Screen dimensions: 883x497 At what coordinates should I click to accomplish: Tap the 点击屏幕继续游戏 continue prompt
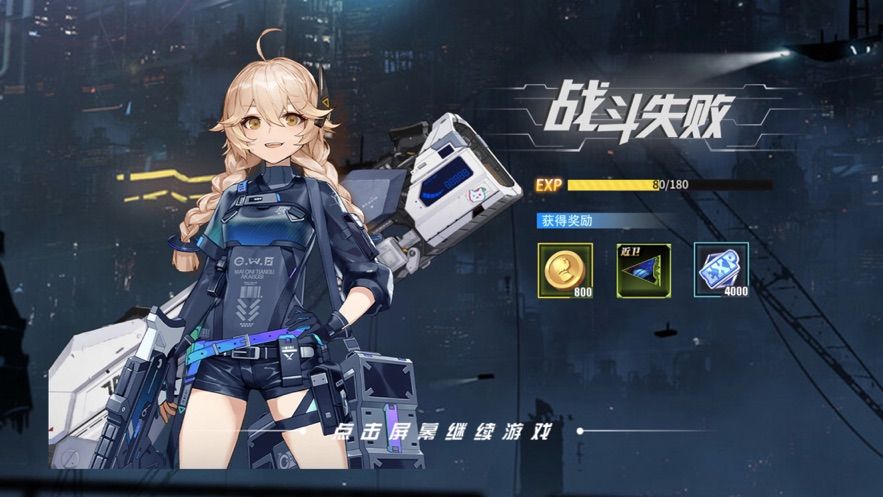pos(445,431)
